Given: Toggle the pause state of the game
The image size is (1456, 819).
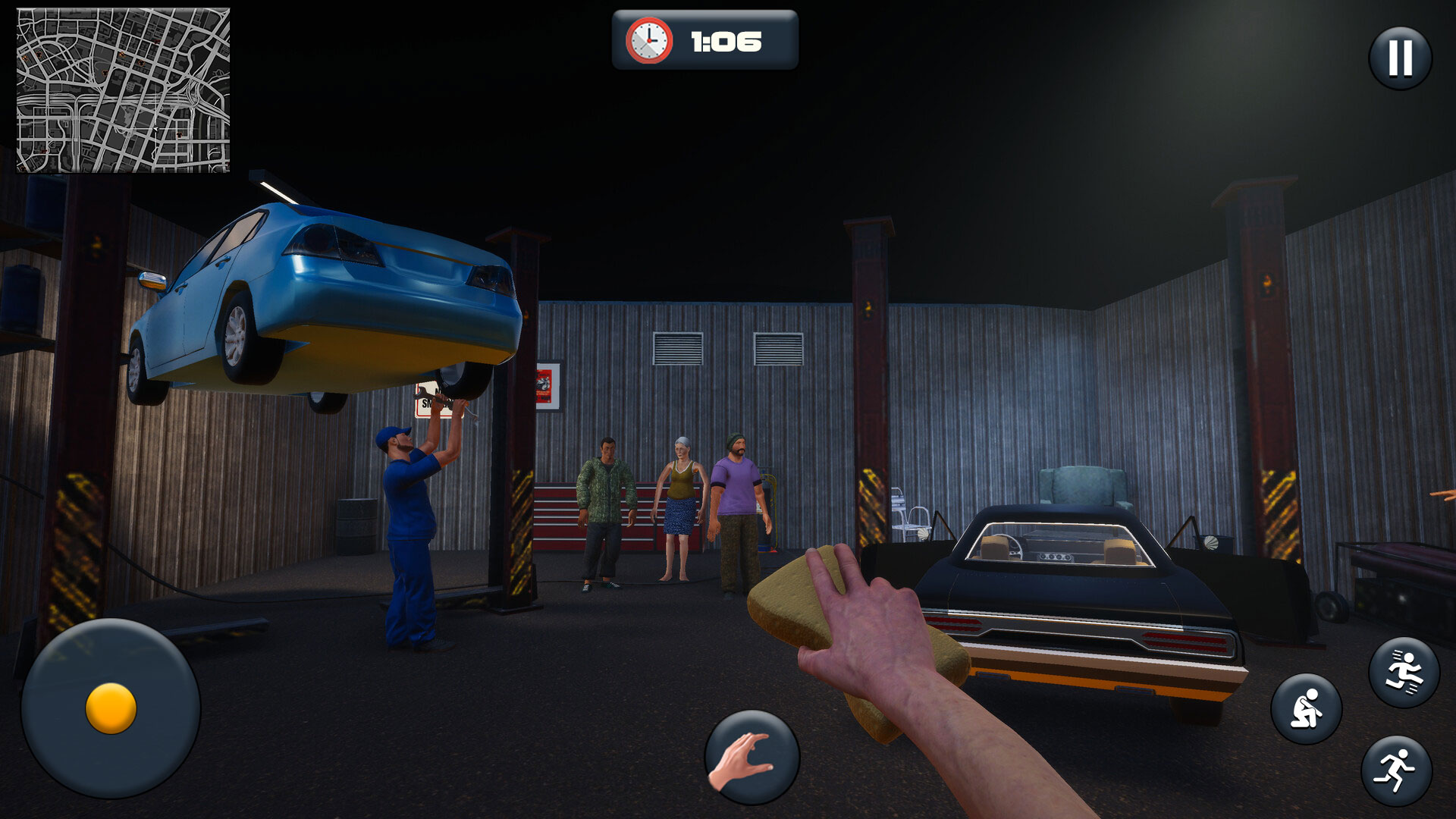Looking at the screenshot, I should point(1399,57).
